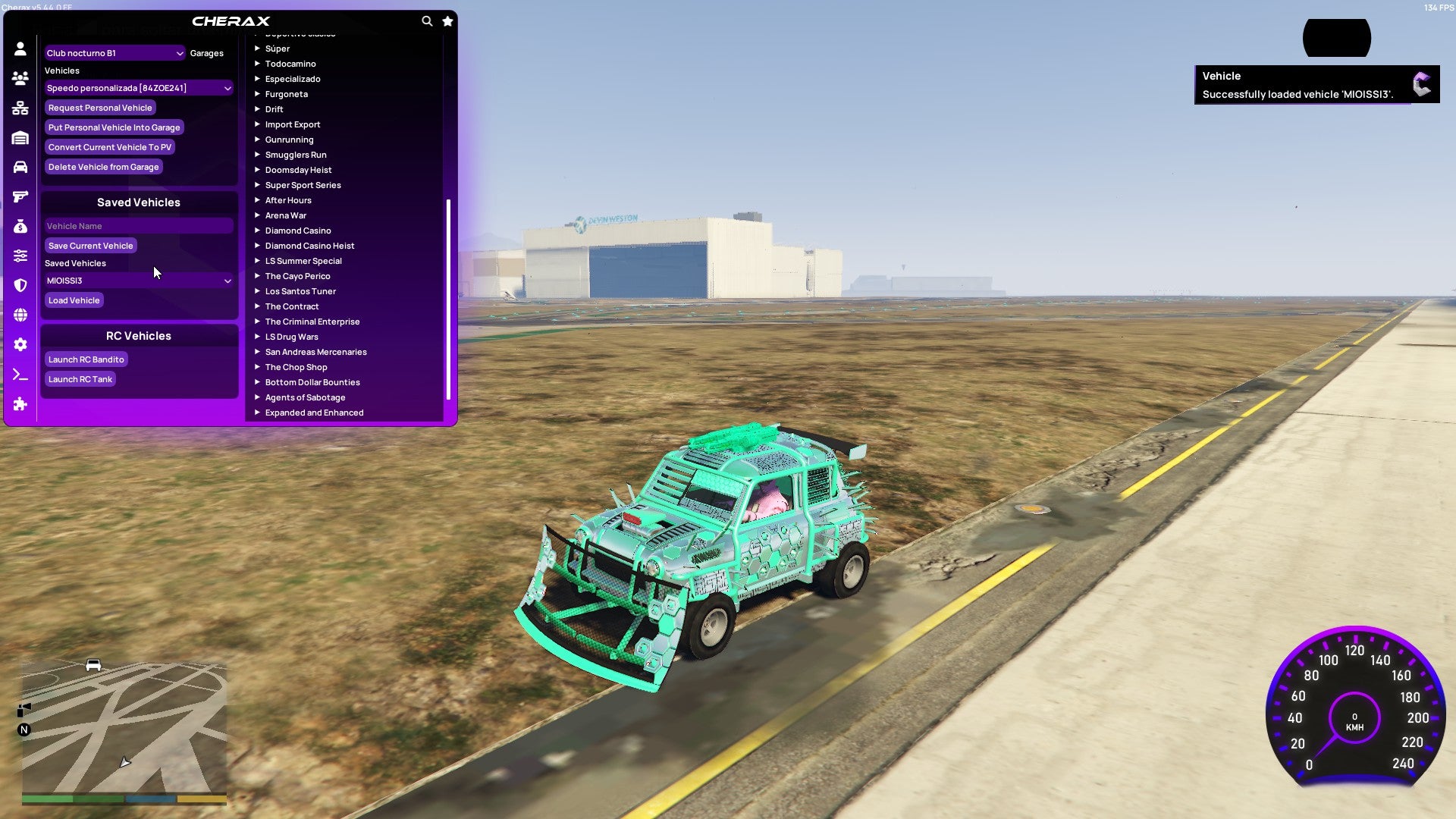Click Request Personal Vehicle

tap(100, 108)
